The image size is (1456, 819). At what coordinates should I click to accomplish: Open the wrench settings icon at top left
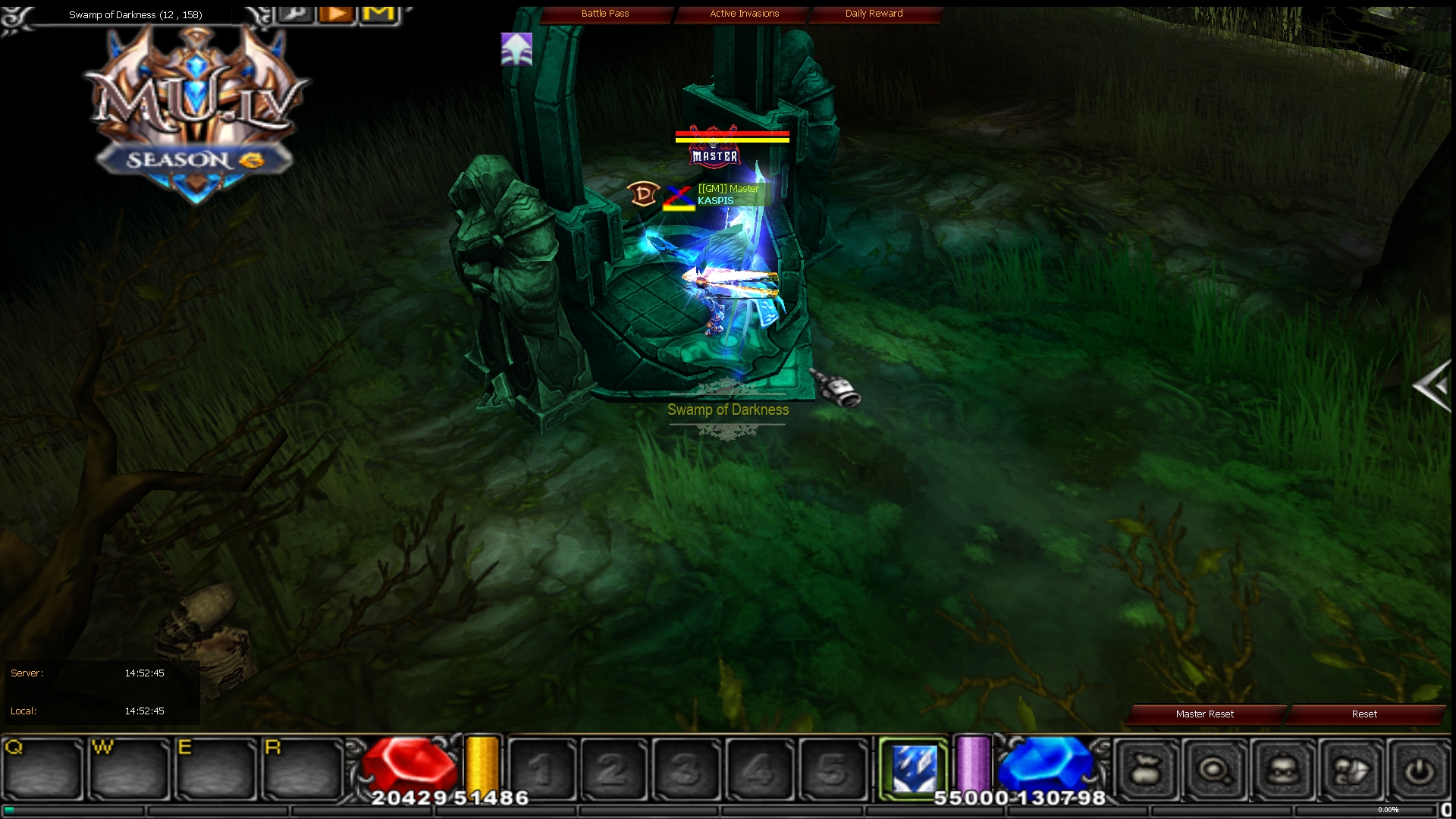click(x=296, y=12)
